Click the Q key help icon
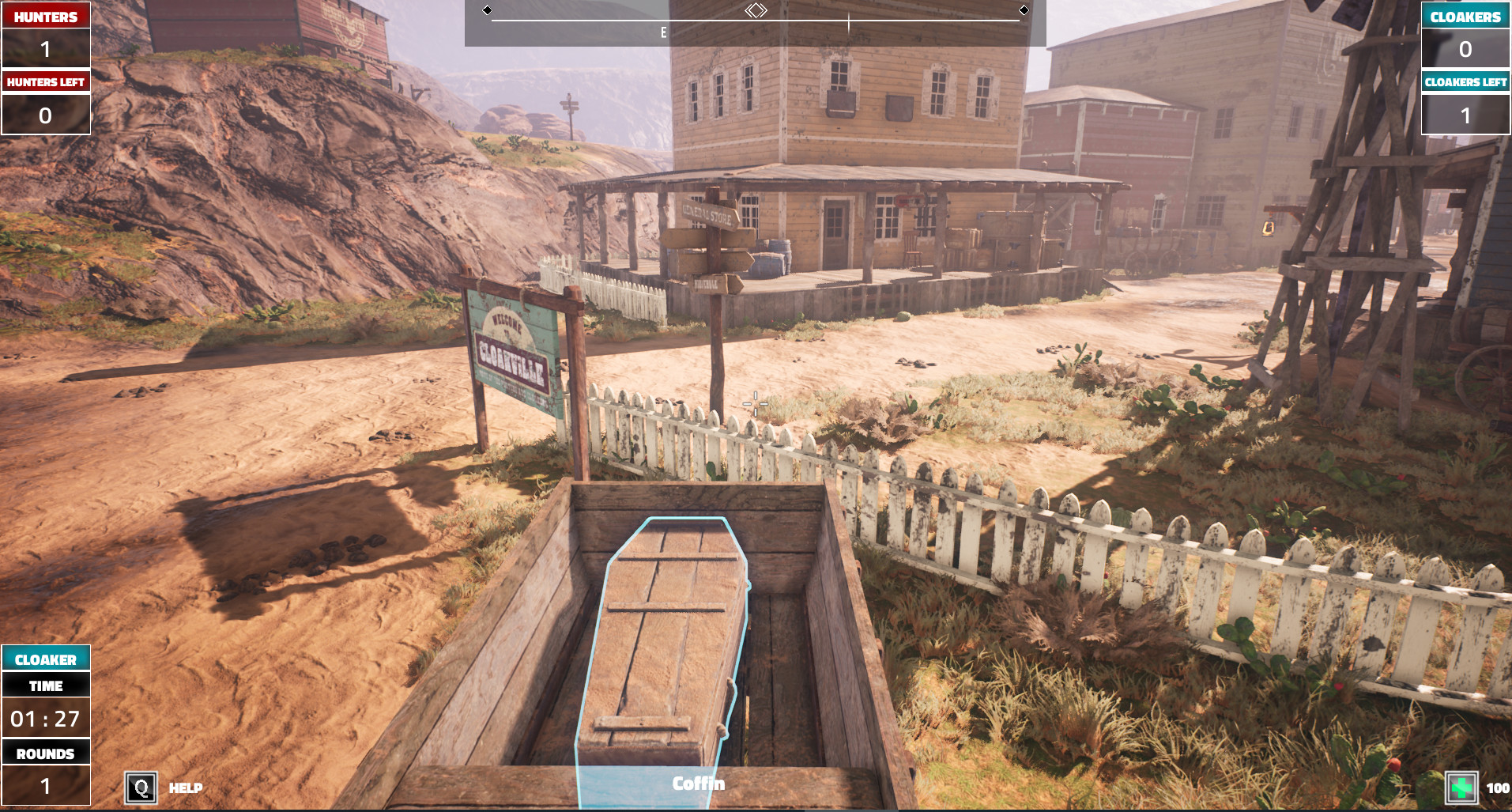 [x=141, y=787]
